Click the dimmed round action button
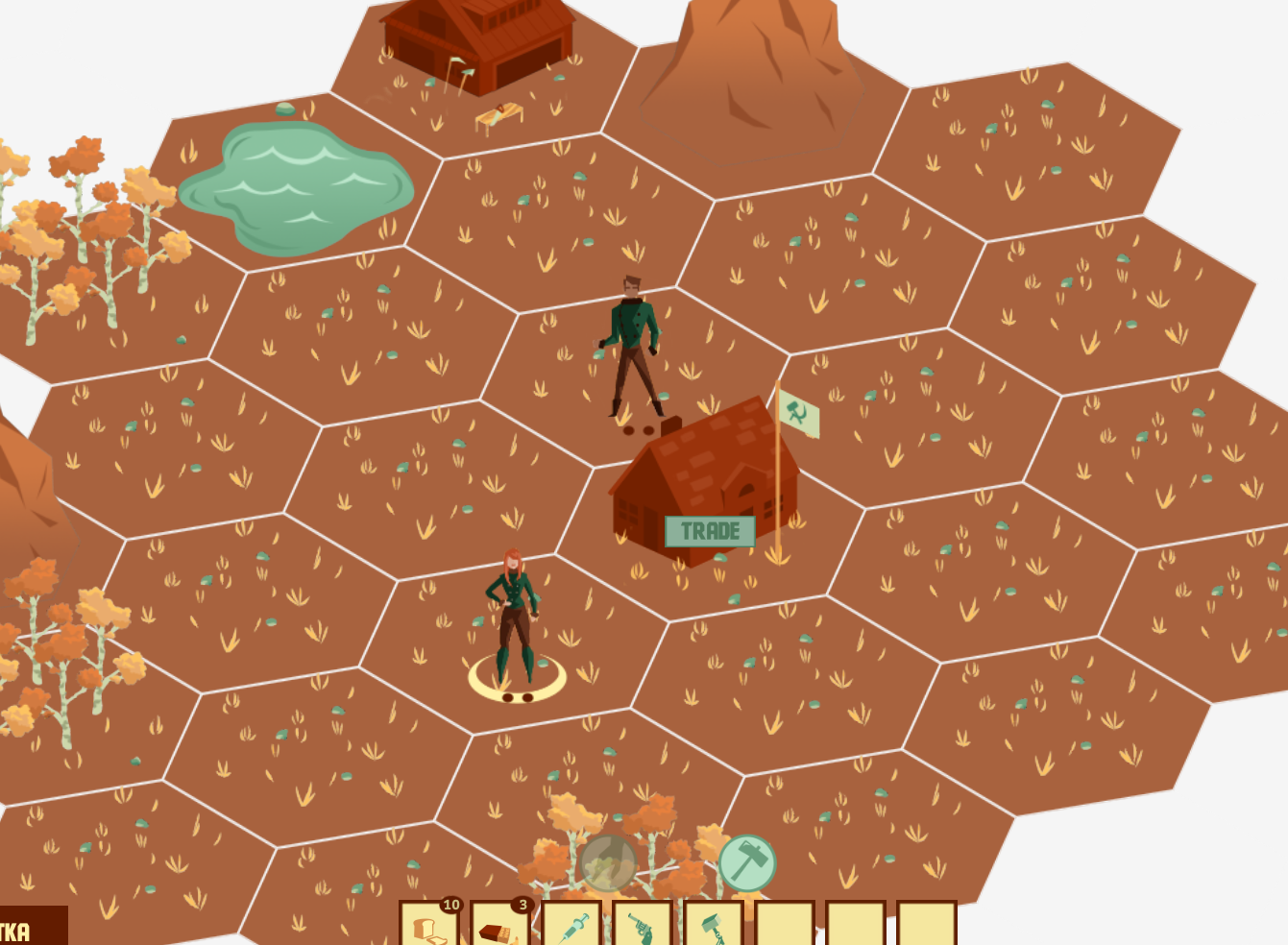Viewport: 1288px width, 945px height. click(608, 862)
